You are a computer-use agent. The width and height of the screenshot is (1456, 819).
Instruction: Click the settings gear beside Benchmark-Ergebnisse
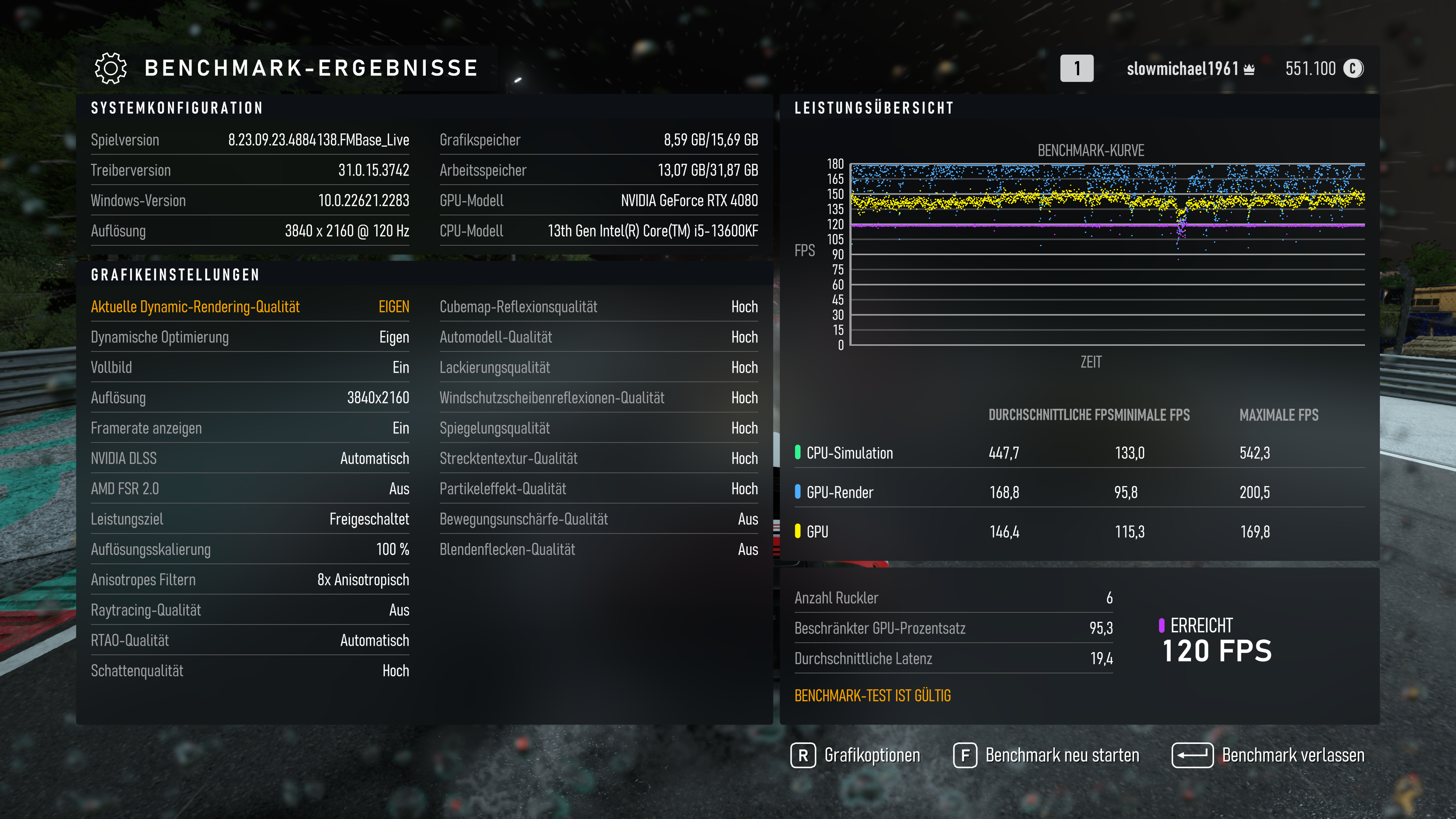(111, 68)
